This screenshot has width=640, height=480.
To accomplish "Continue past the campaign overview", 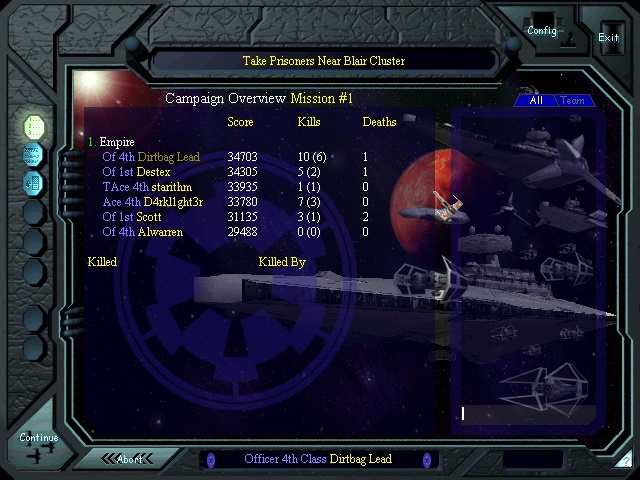I will pyautogui.click(x=38, y=438).
